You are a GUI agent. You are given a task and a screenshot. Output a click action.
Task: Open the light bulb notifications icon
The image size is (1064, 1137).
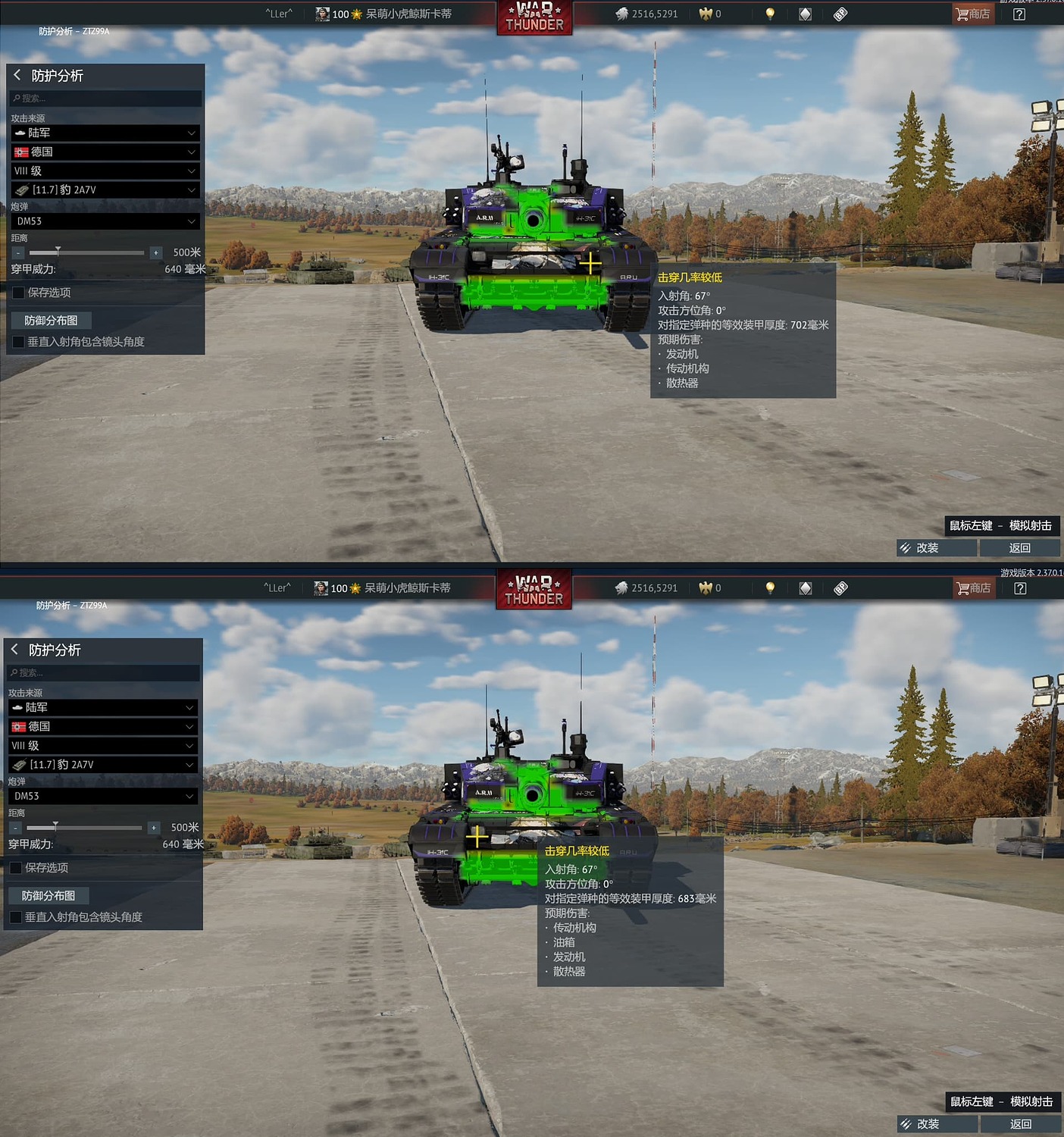click(x=769, y=14)
